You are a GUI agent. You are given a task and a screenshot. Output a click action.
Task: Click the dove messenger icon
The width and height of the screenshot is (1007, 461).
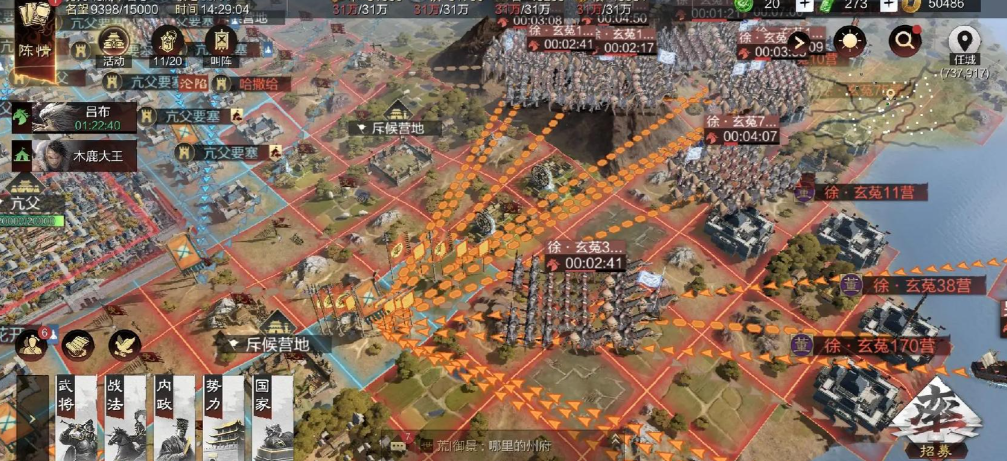[124, 345]
